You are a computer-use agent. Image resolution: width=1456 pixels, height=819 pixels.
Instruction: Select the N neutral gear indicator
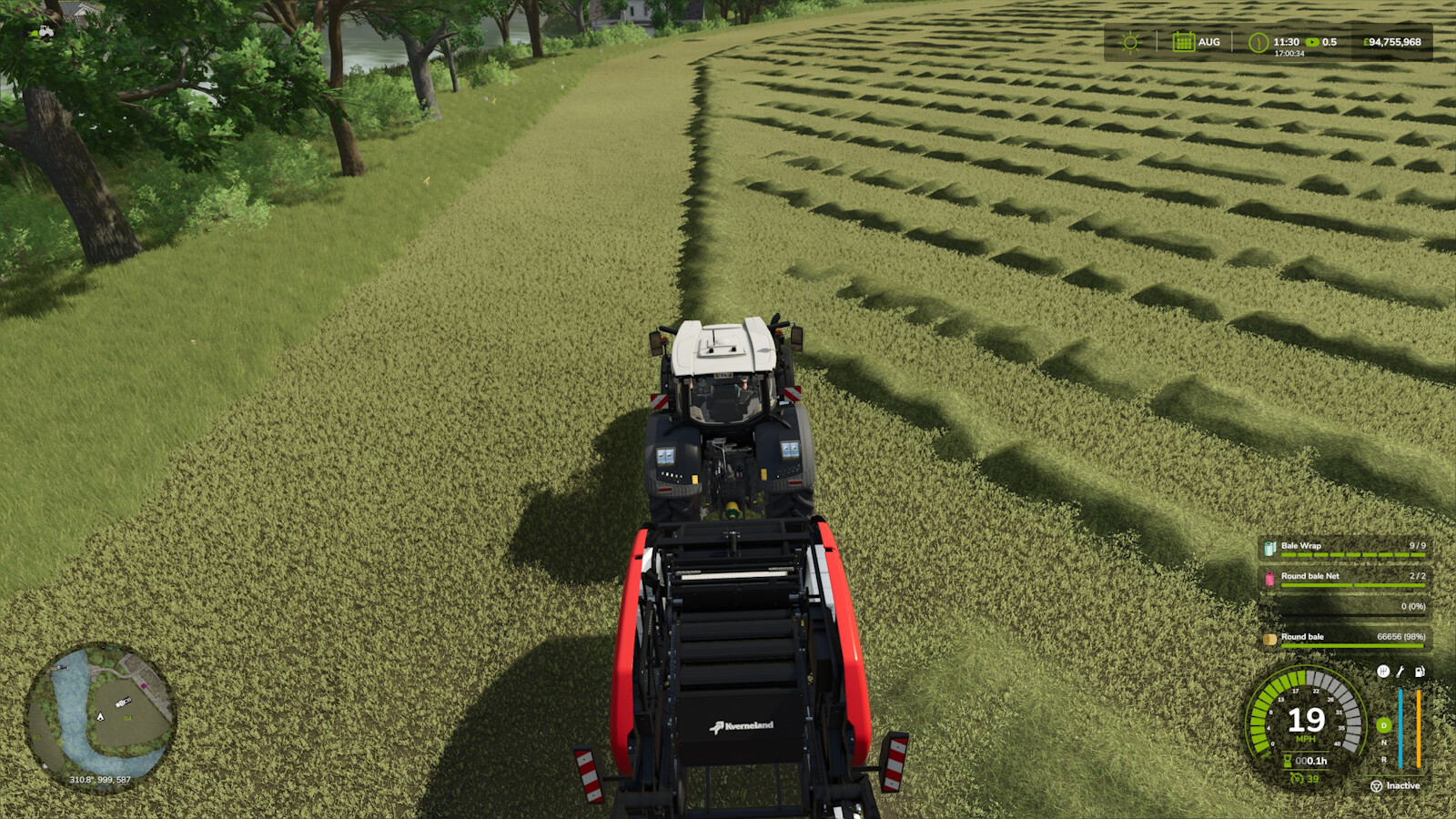(x=1383, y=743)
